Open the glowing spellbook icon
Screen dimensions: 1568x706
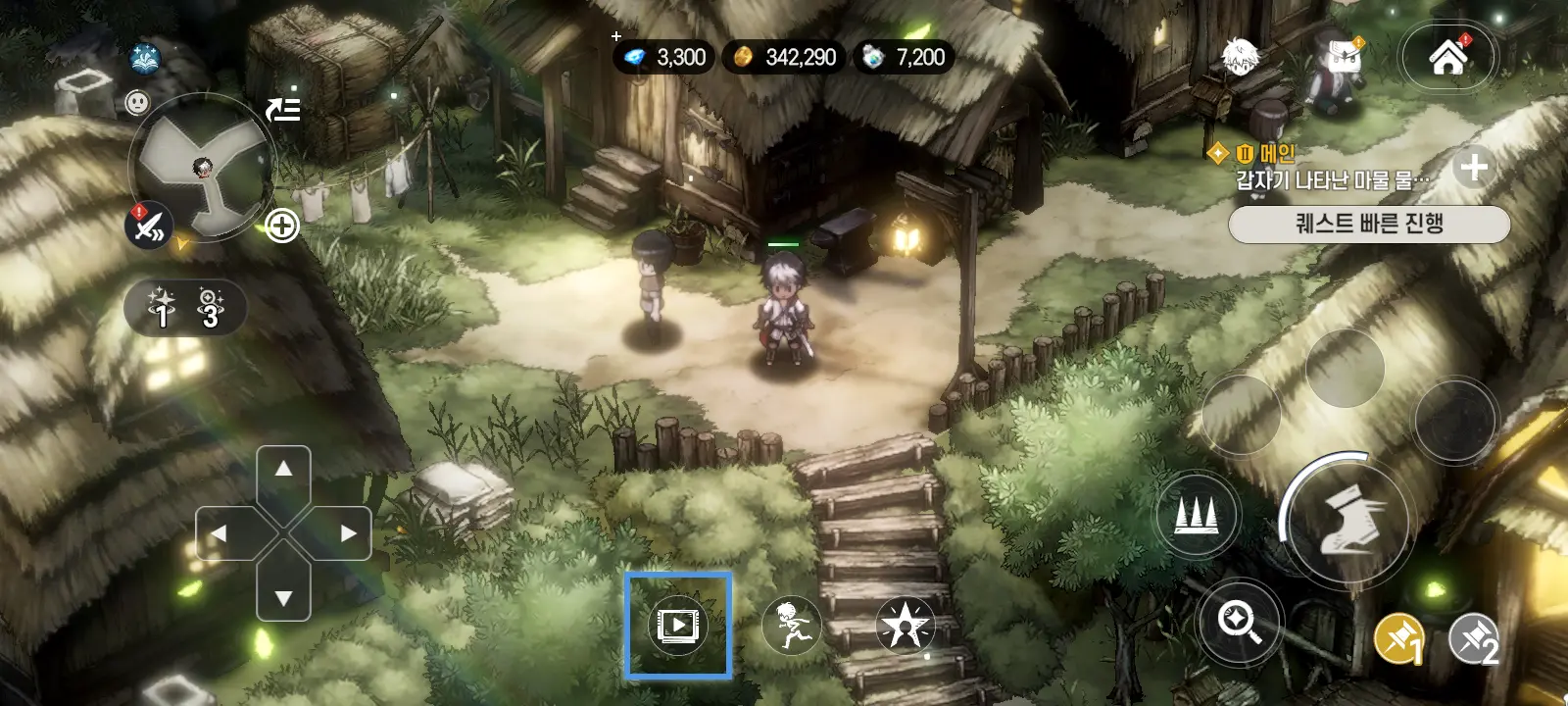pos(146,58)
